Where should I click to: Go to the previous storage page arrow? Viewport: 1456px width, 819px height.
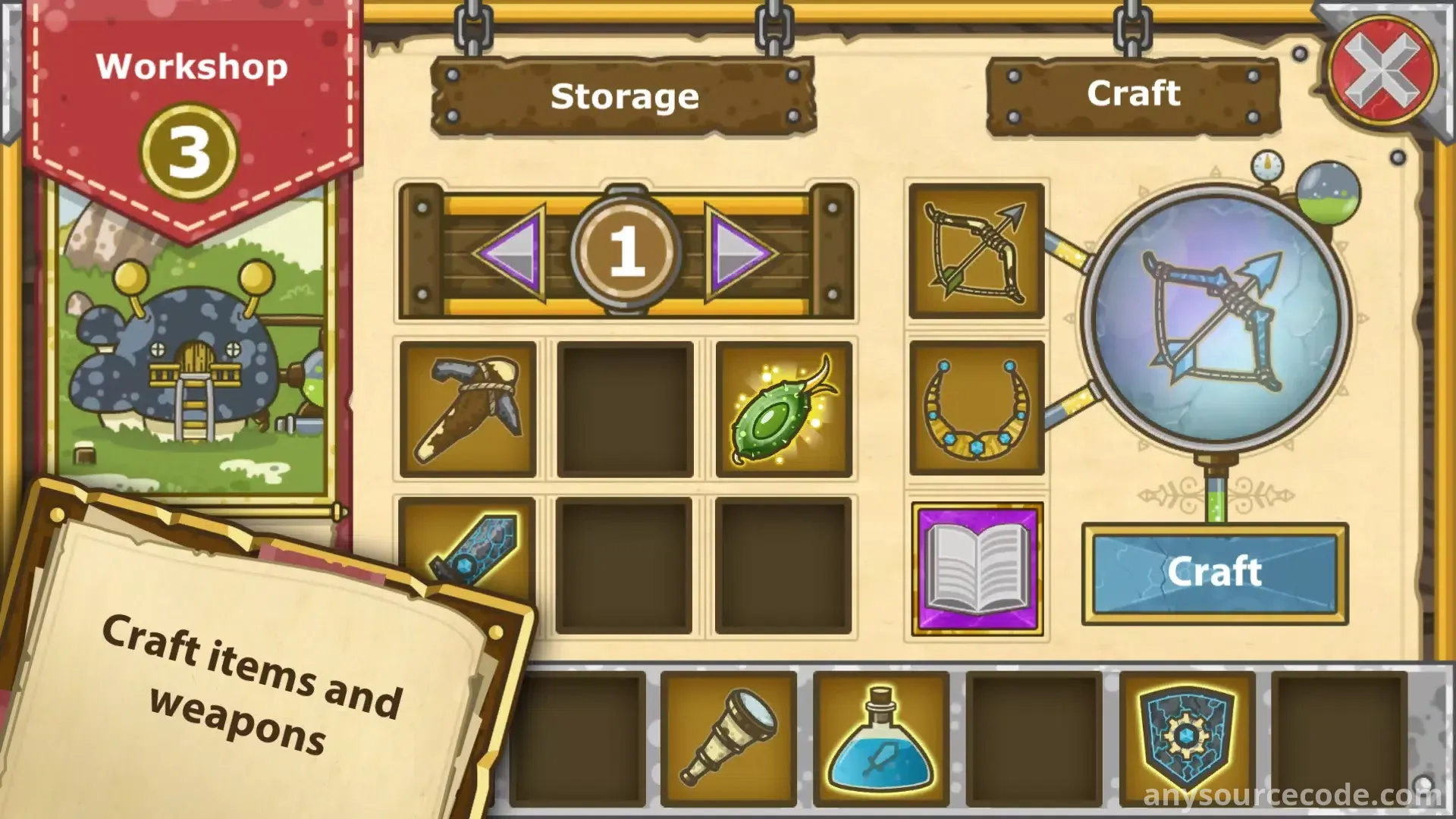click(510, 252)
